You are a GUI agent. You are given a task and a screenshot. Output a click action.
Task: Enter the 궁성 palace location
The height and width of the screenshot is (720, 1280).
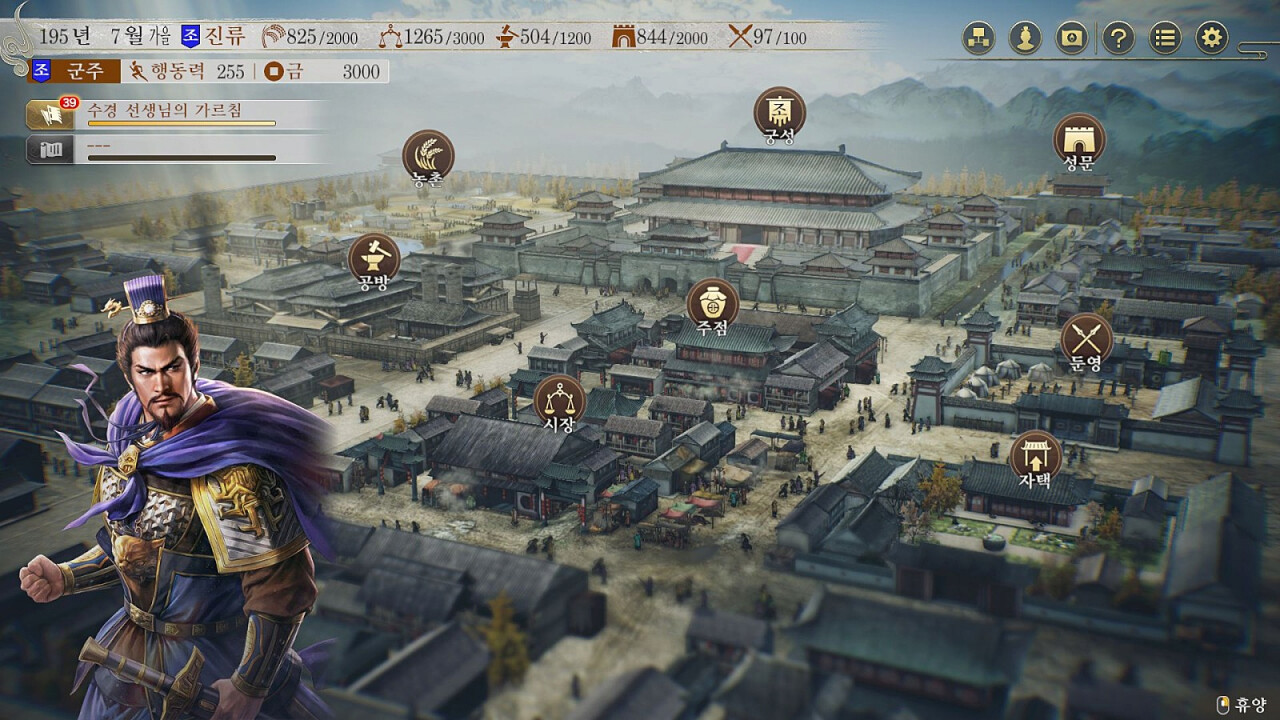coord(779,111)
